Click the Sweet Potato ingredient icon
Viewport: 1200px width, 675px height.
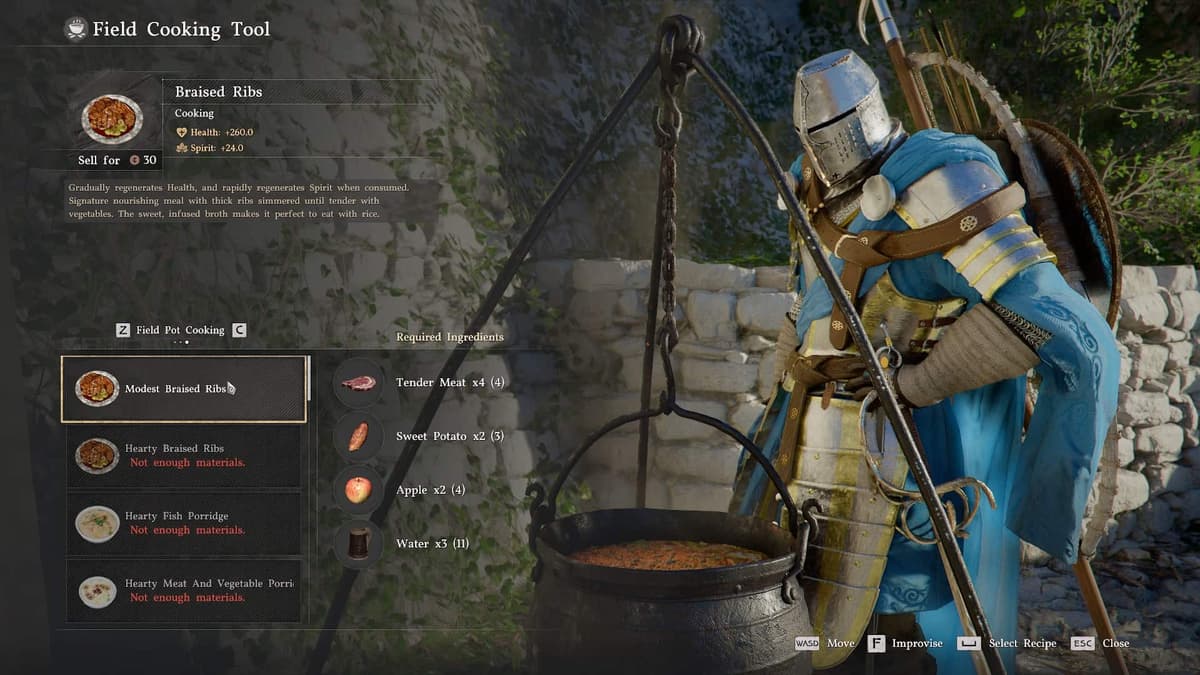(358, 437)
